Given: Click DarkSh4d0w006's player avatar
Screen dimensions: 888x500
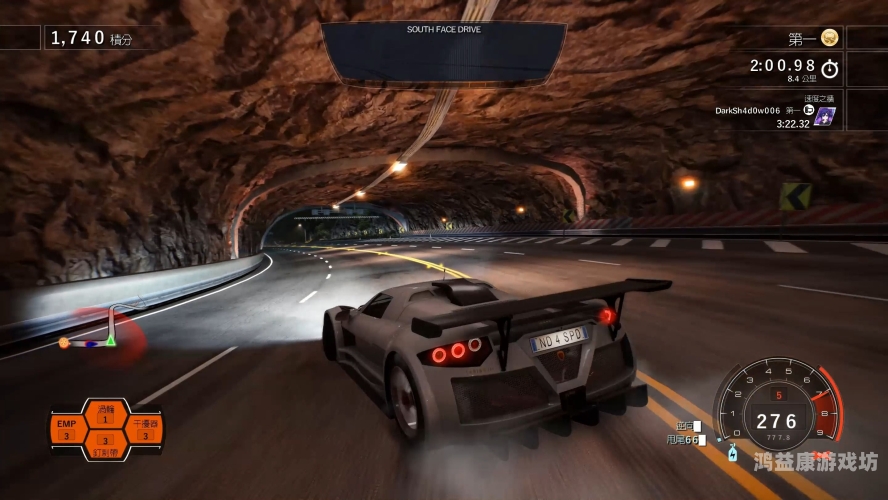Looking at the screenshot, I should point(825,116).
